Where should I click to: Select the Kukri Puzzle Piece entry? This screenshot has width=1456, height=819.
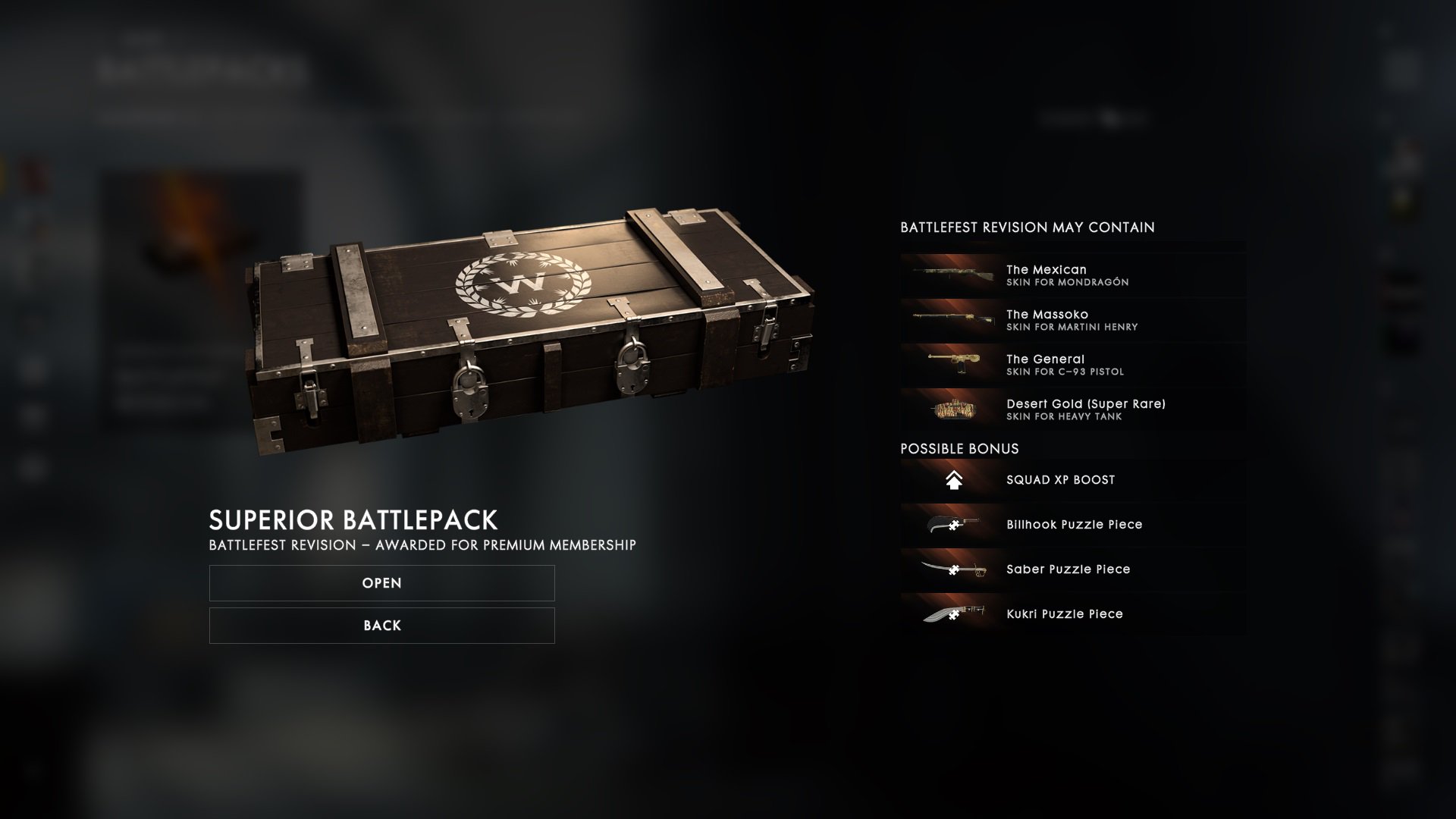[1072, 614]
